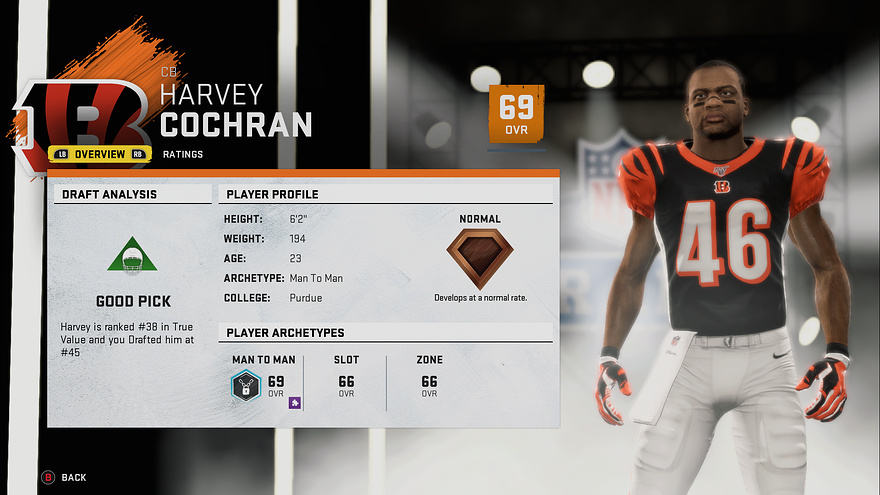Go back using the Back button
880x495 pixels.
pos(64,477)
